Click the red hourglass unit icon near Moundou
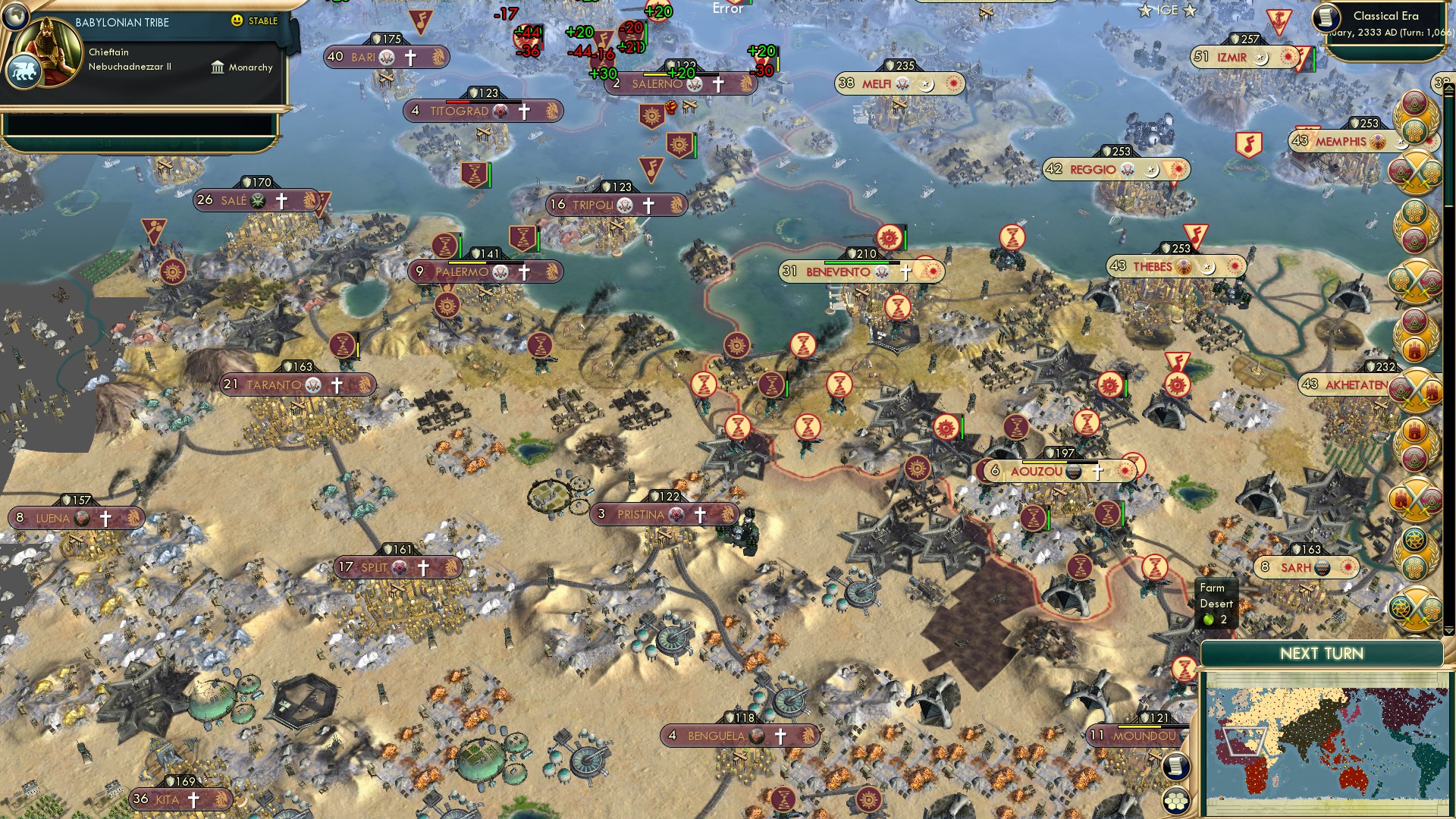 tap(1185, 669)
